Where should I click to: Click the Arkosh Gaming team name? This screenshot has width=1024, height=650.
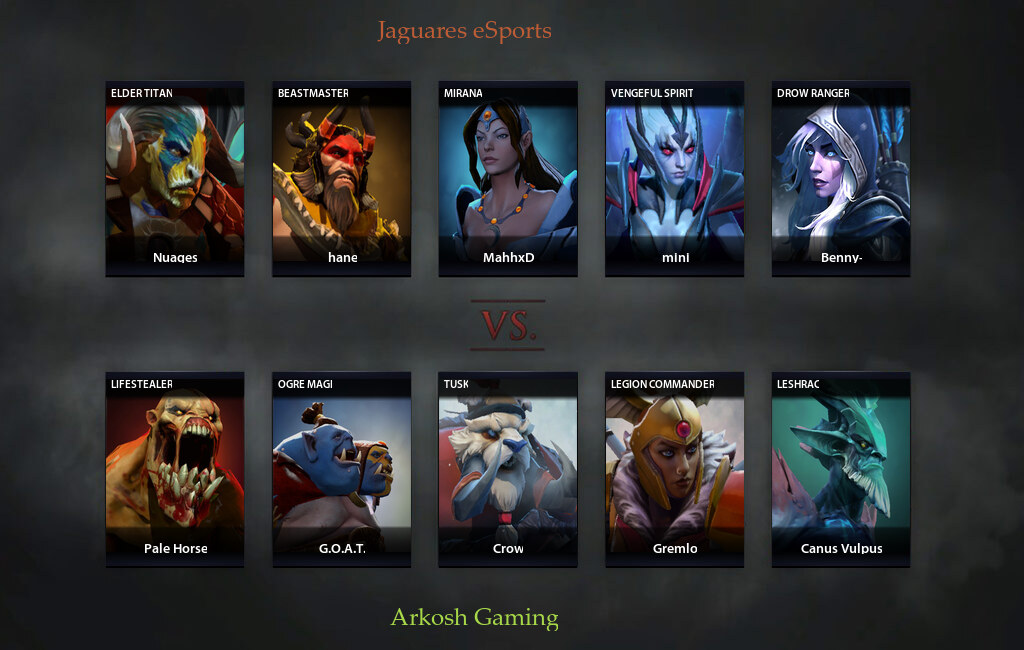point(474,617)
